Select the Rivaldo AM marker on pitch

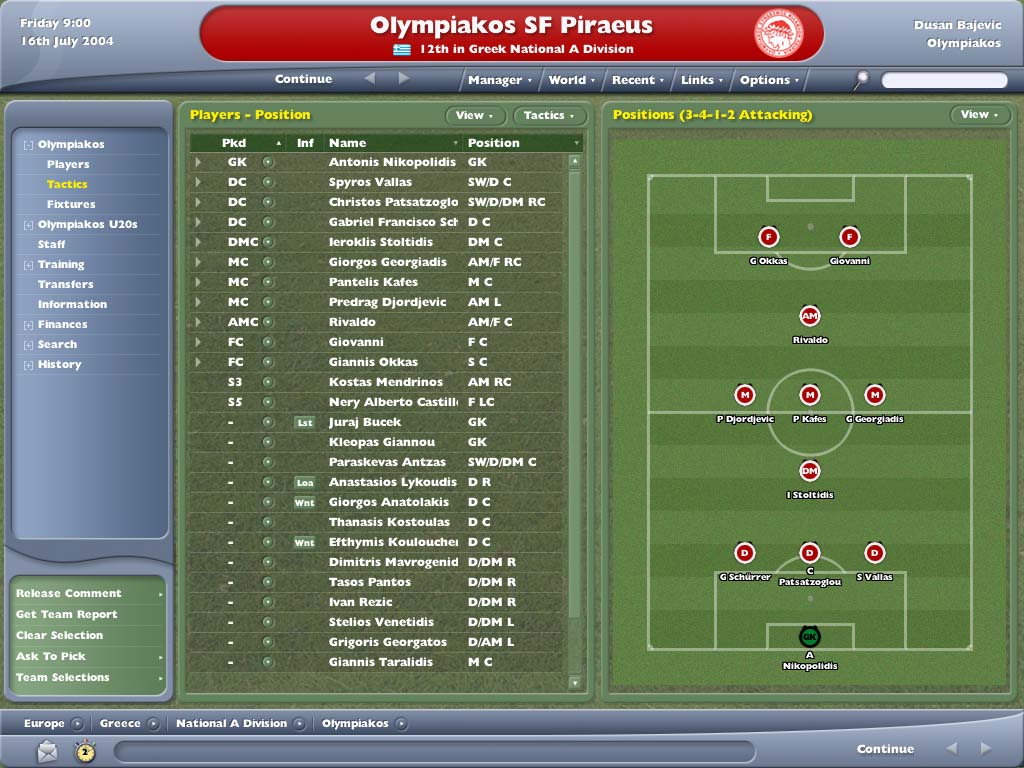(810, 316)
